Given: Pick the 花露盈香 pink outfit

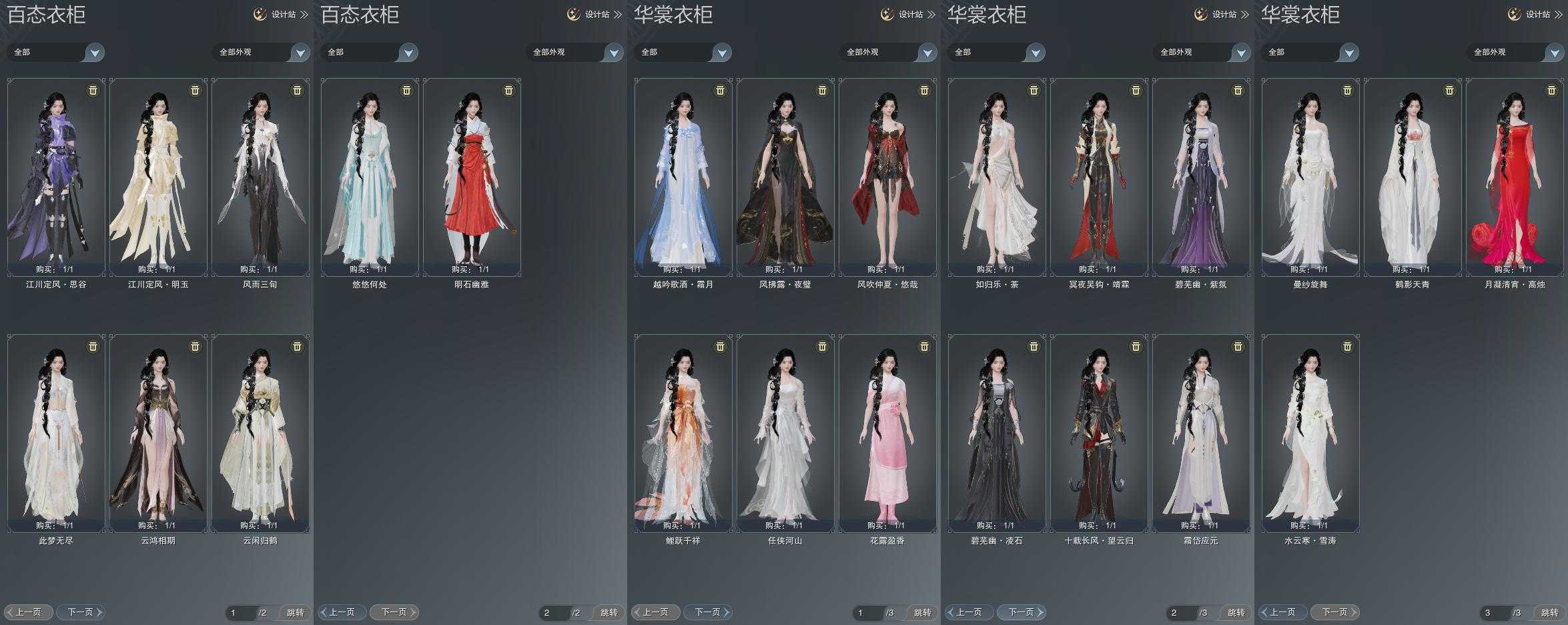Looking at the screenshot, I should (x=887, y=433).
